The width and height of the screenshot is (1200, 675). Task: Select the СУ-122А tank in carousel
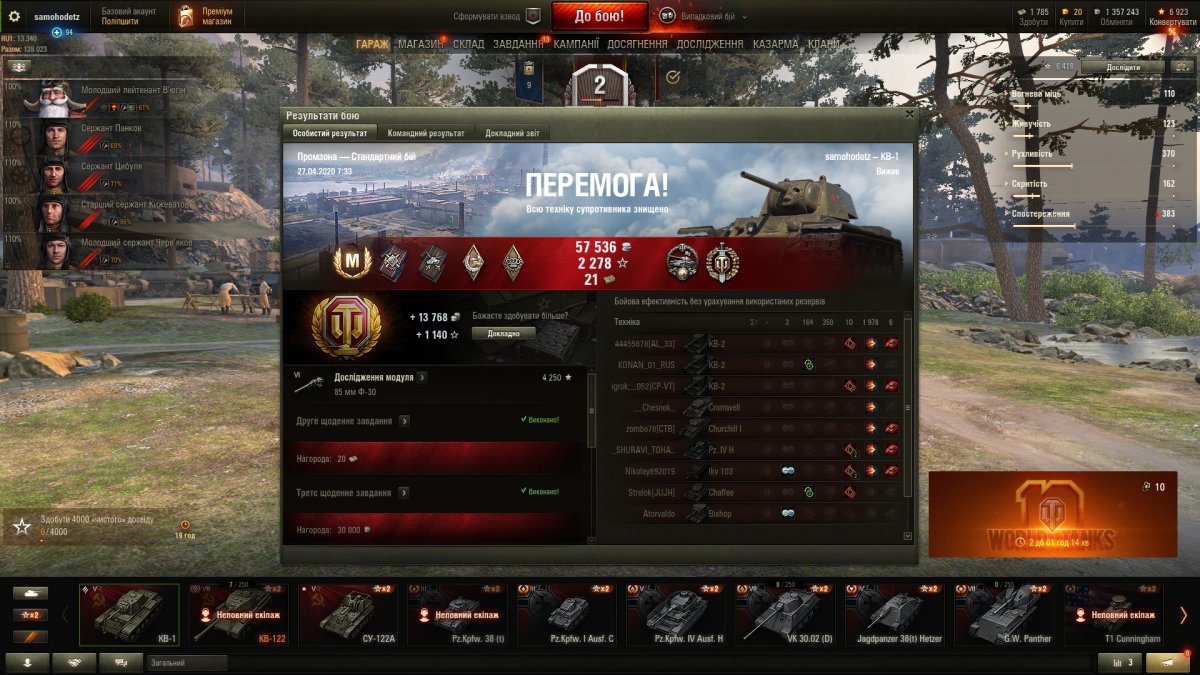pos(352,615)
